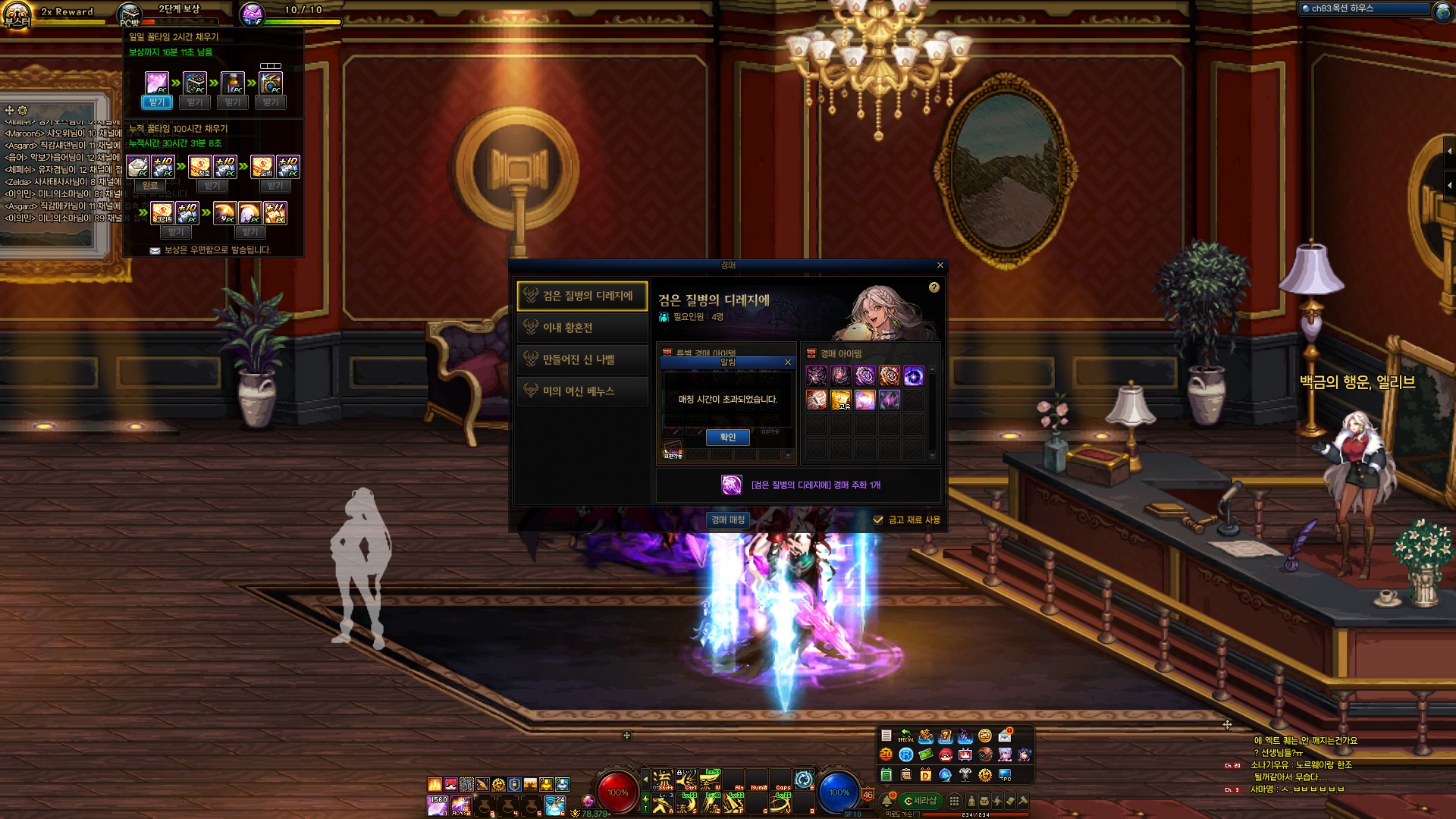The height and width of the screenshot is (819, 1456).
Task: Claim the active blue 받기 daily reward
Action: 156,102
